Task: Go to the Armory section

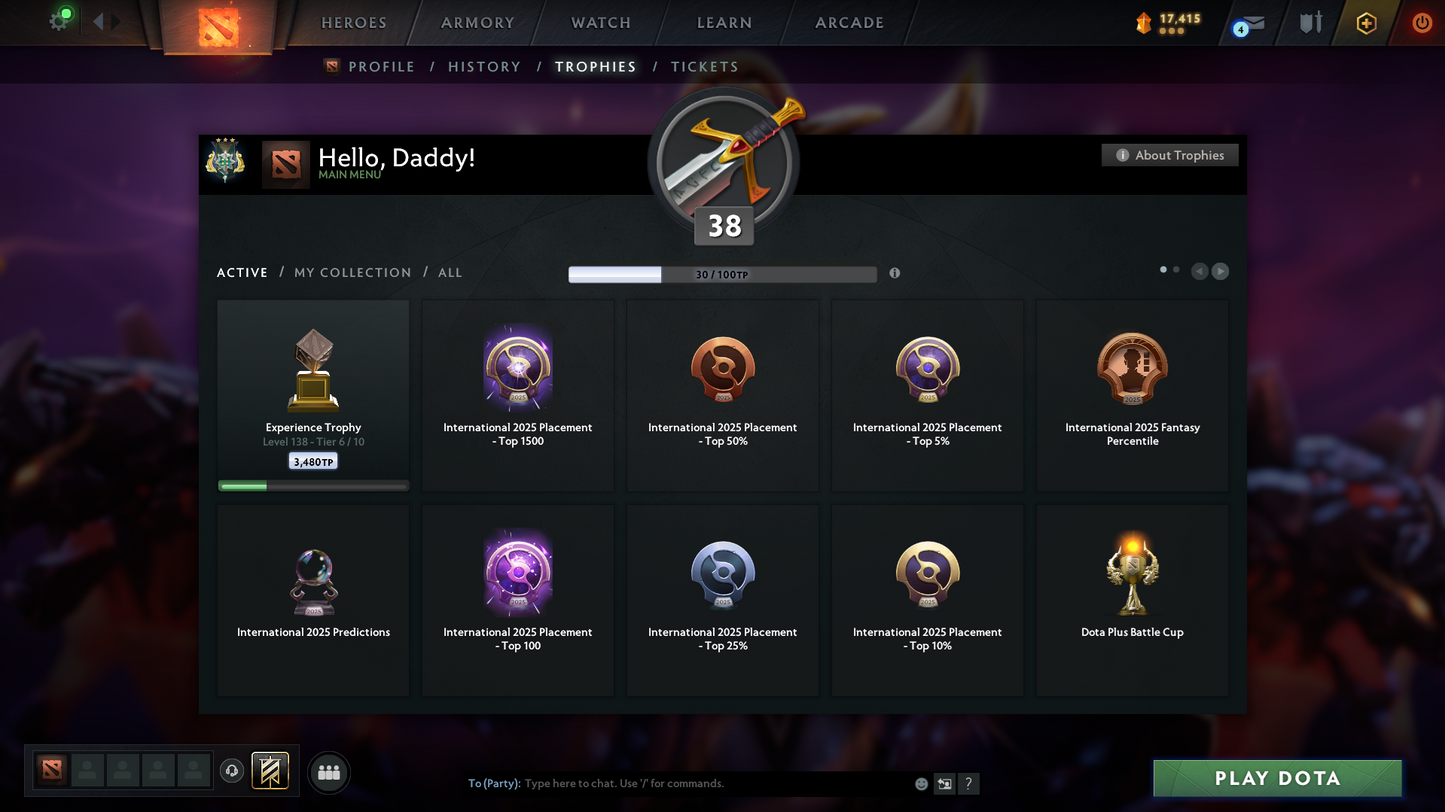Action: pos(477,23)
